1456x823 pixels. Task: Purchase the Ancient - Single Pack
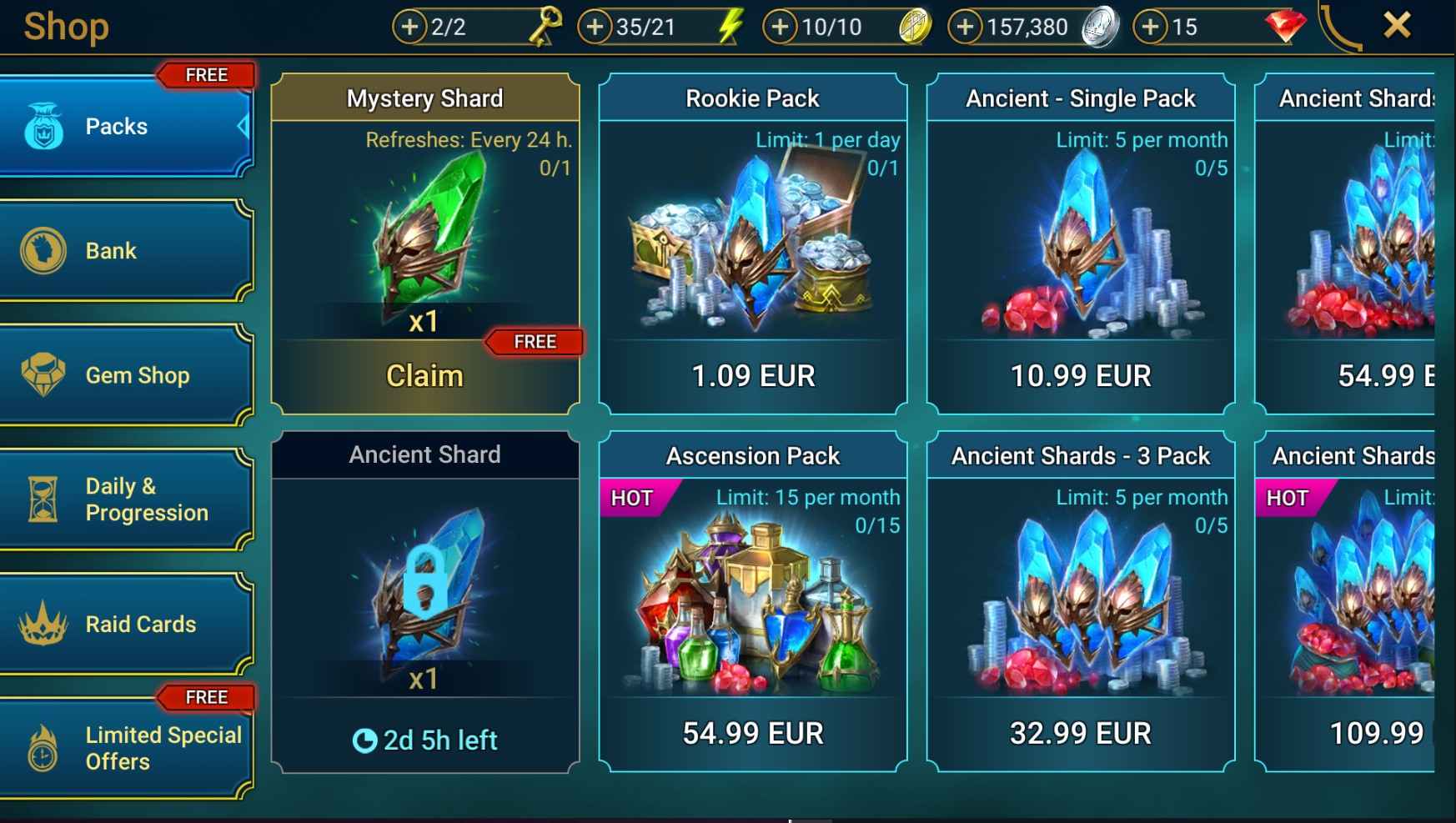pos(1081,376)
